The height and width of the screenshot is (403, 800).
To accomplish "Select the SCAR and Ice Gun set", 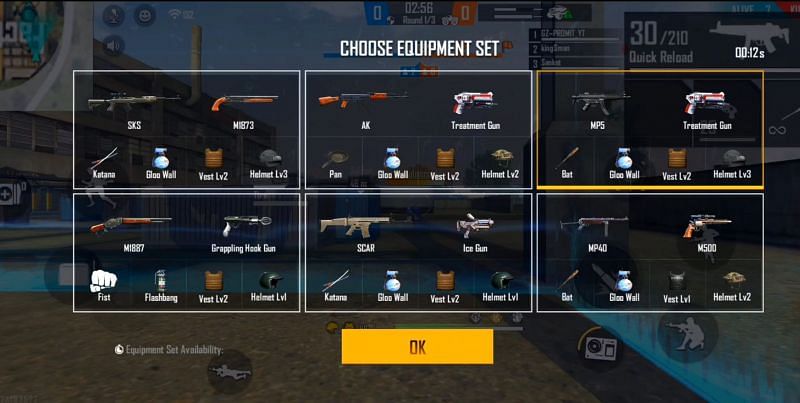I will (x=418, y=252).
